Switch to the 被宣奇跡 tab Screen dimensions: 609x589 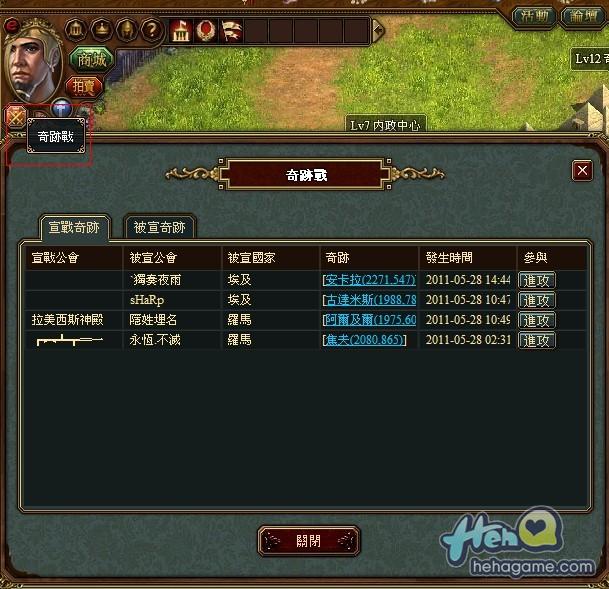[159, 227]
